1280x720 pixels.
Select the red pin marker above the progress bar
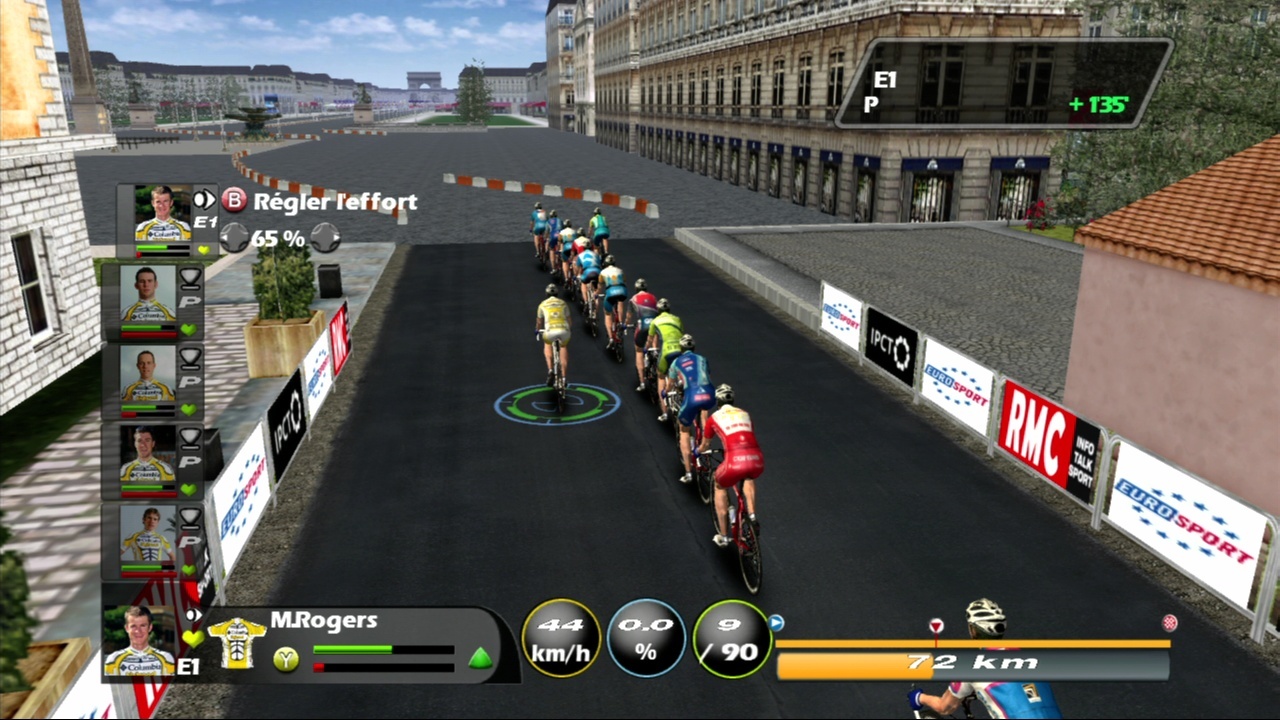click(x=936, y=626)
